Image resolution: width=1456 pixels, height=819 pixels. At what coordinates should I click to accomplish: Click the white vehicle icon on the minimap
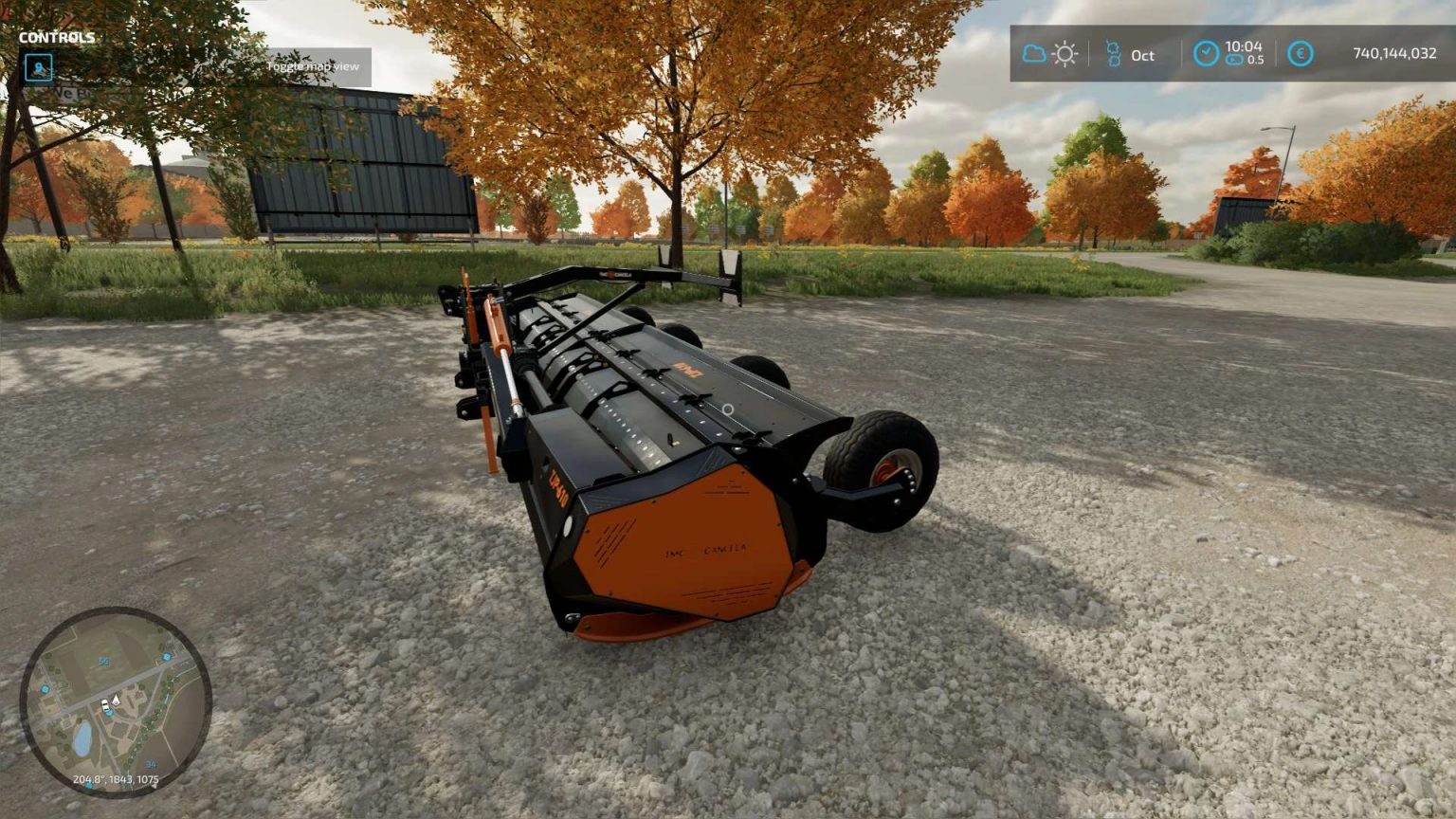coord(105,705)
